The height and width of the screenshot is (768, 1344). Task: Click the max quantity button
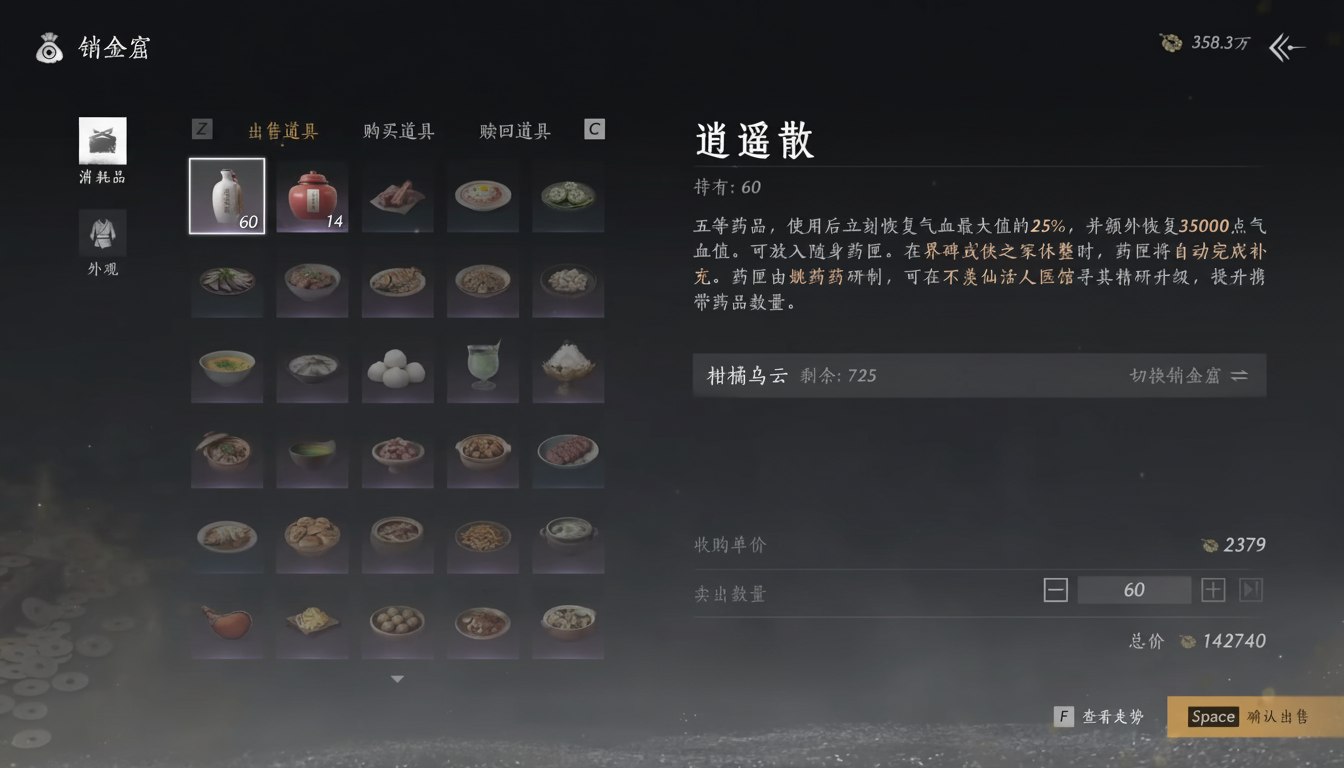point(1249,590)
